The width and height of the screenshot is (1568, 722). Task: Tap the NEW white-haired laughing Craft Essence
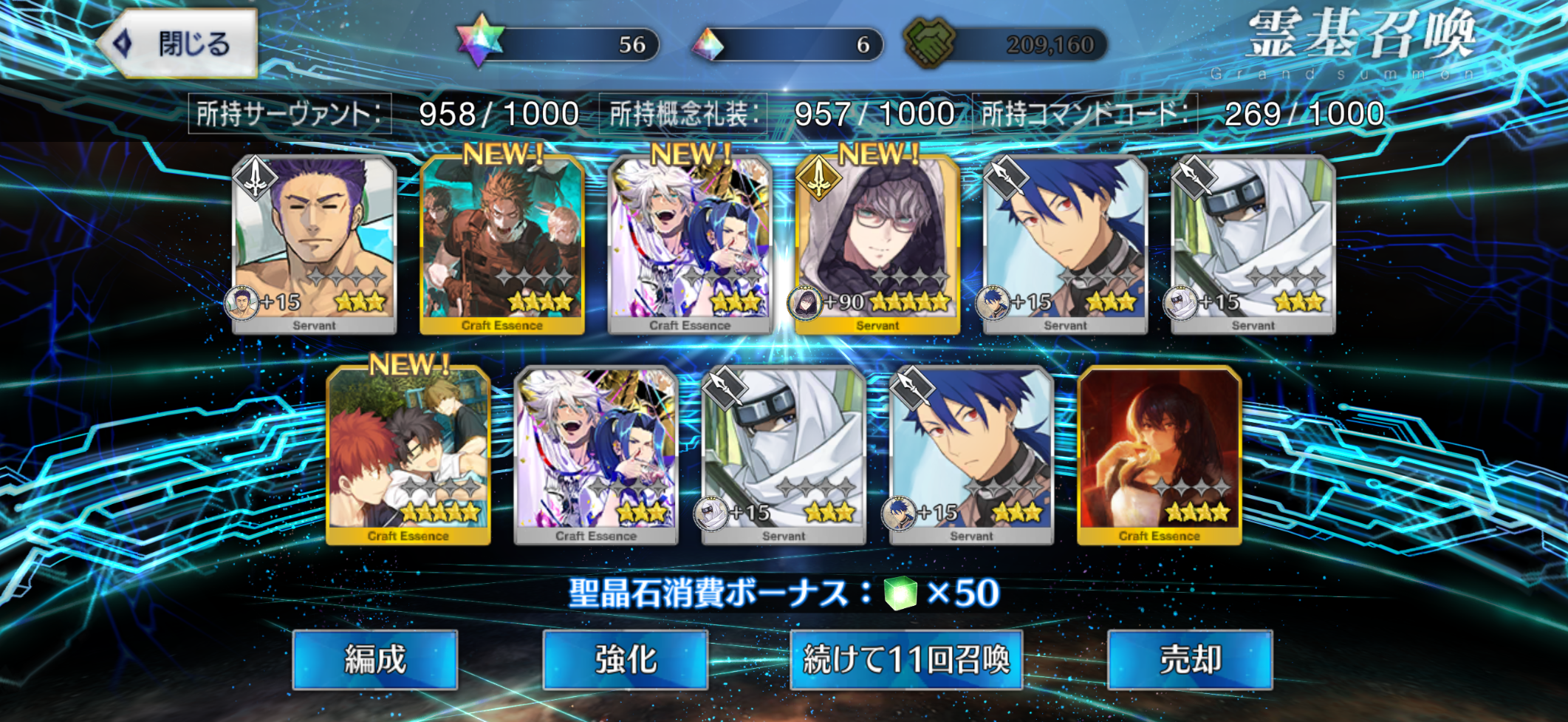690,244
